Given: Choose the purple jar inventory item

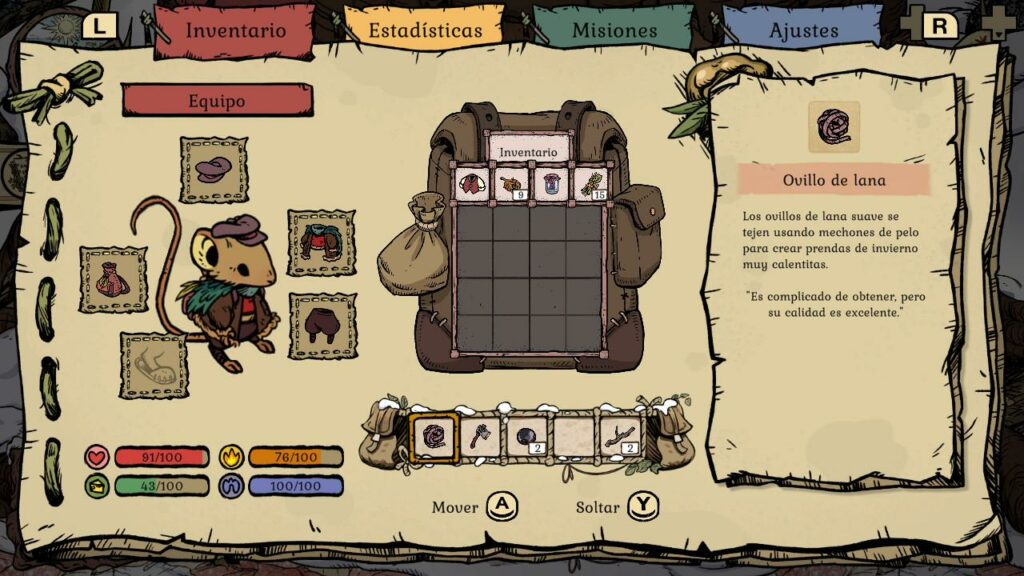Looking at the screenshot, I should pyautogui.click(x=549, y=183).
